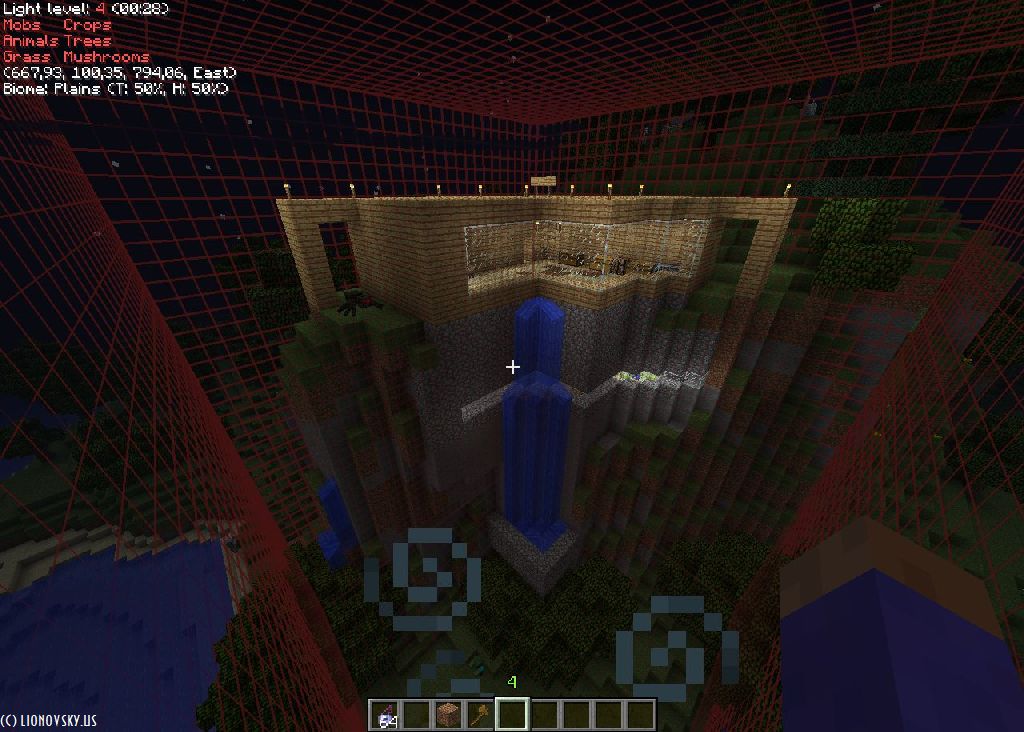Image resolution: width=1024 pixels, height=732 pixels.
Task: Select the brown dirt block hotbar slot
Action: [448, 715]
